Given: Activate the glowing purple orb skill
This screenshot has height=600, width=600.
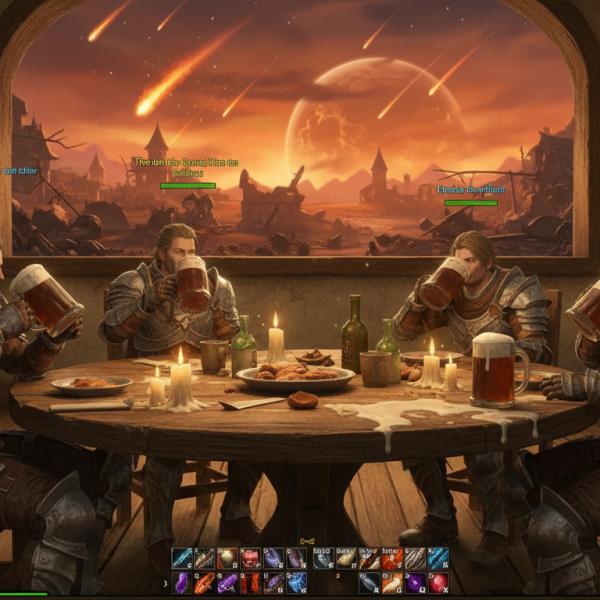Looking at the screenshot, I should pyautogui.click(x=414, y=582).
